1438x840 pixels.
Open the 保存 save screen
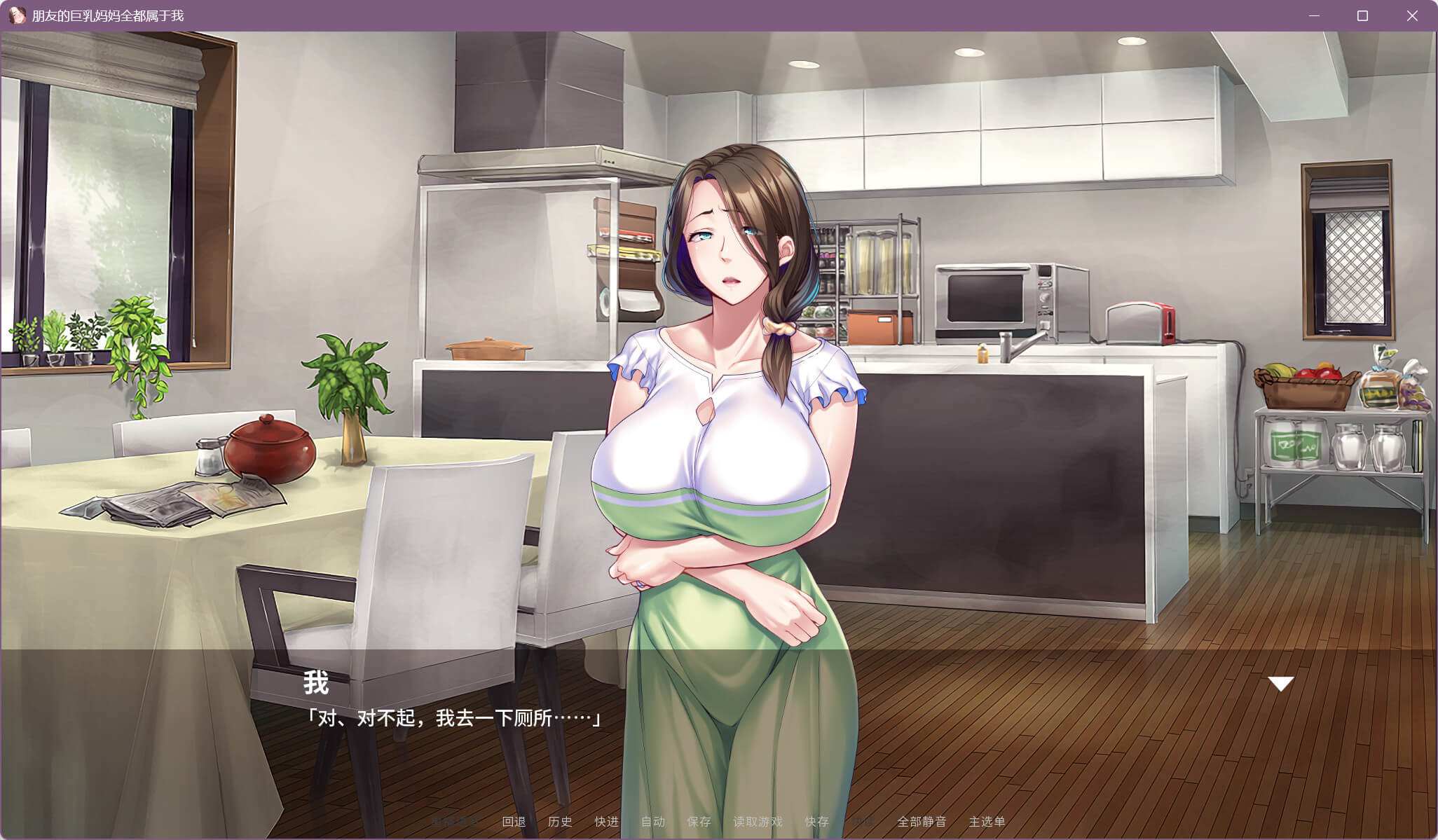pos(699,822)
